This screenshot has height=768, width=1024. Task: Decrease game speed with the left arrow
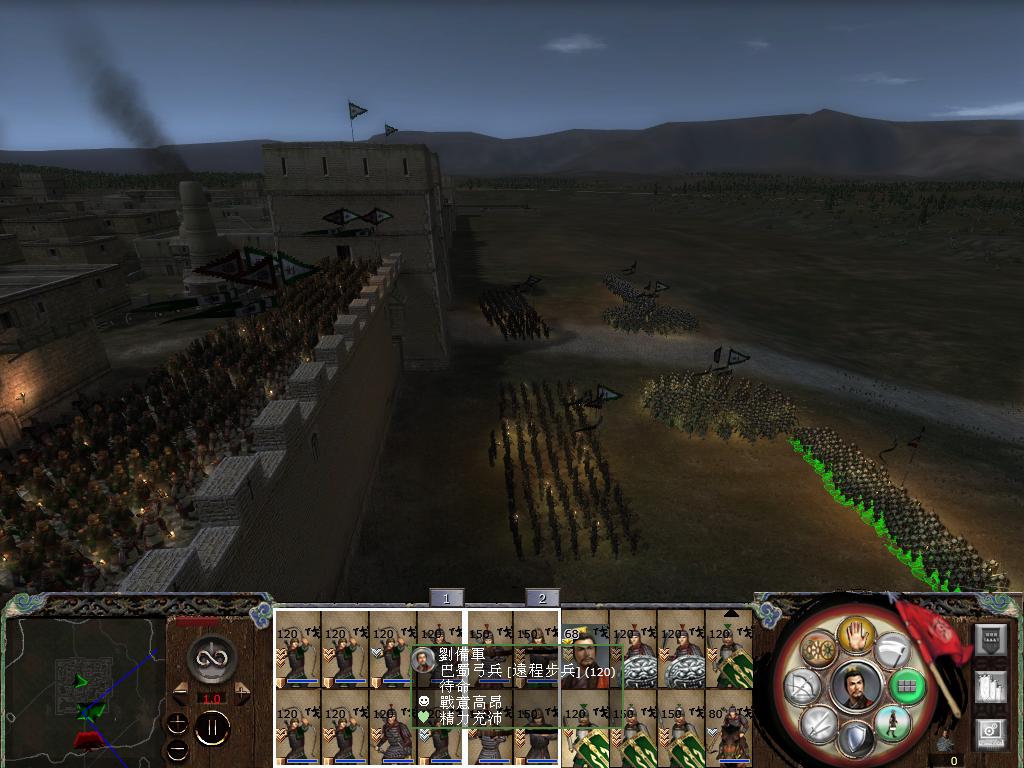click(x=181, y=690)
